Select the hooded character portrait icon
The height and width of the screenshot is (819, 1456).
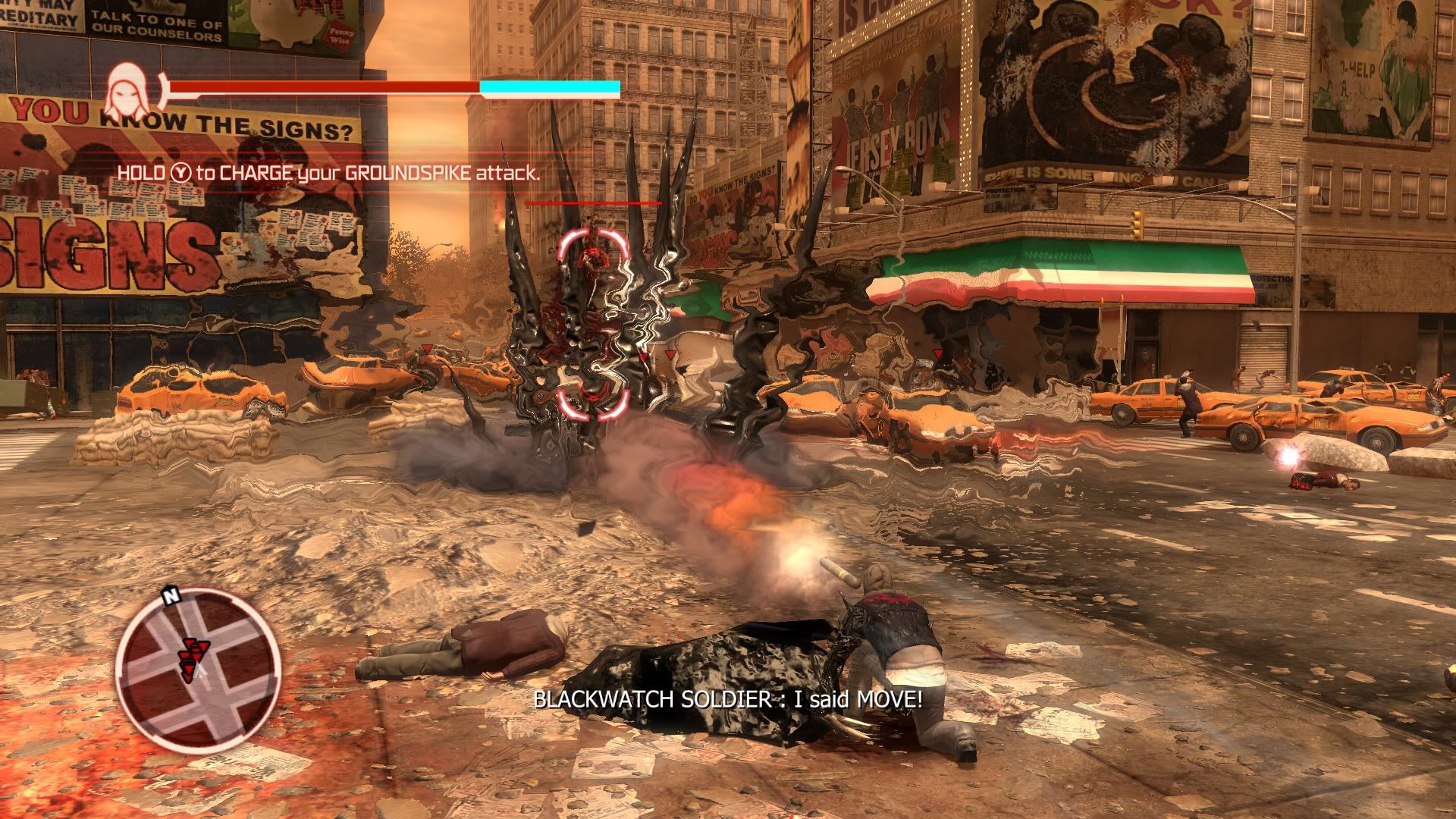tap(127, 91)
